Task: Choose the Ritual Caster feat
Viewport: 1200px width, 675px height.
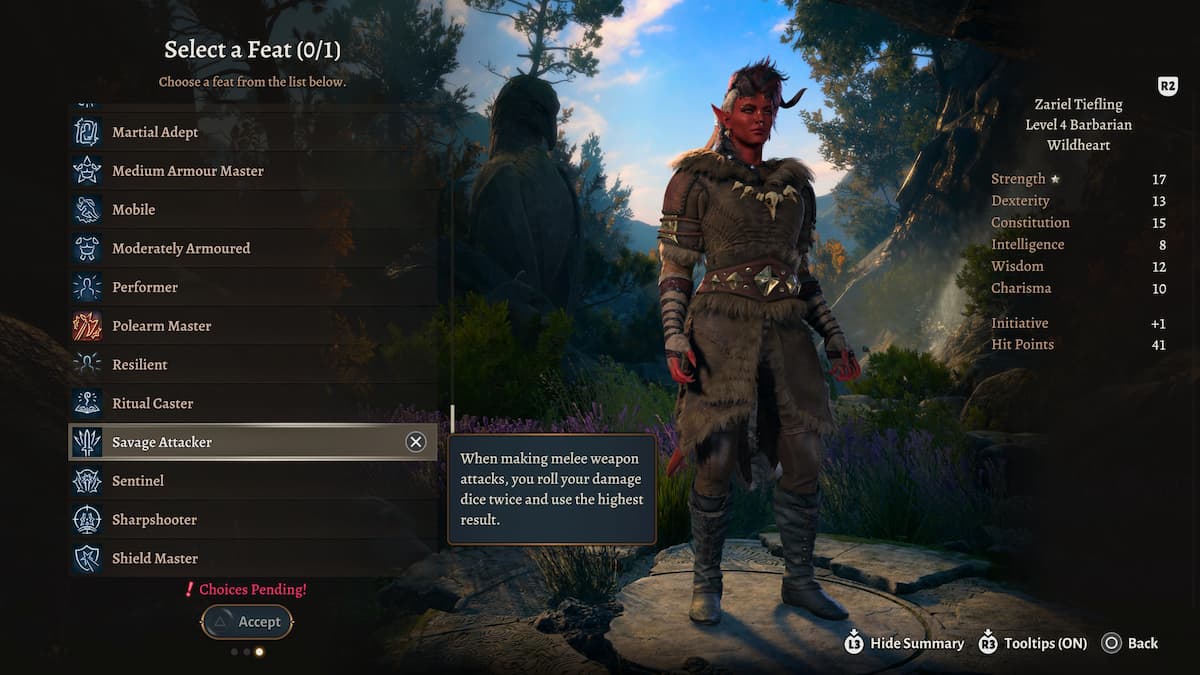Action: click(153, 403)
